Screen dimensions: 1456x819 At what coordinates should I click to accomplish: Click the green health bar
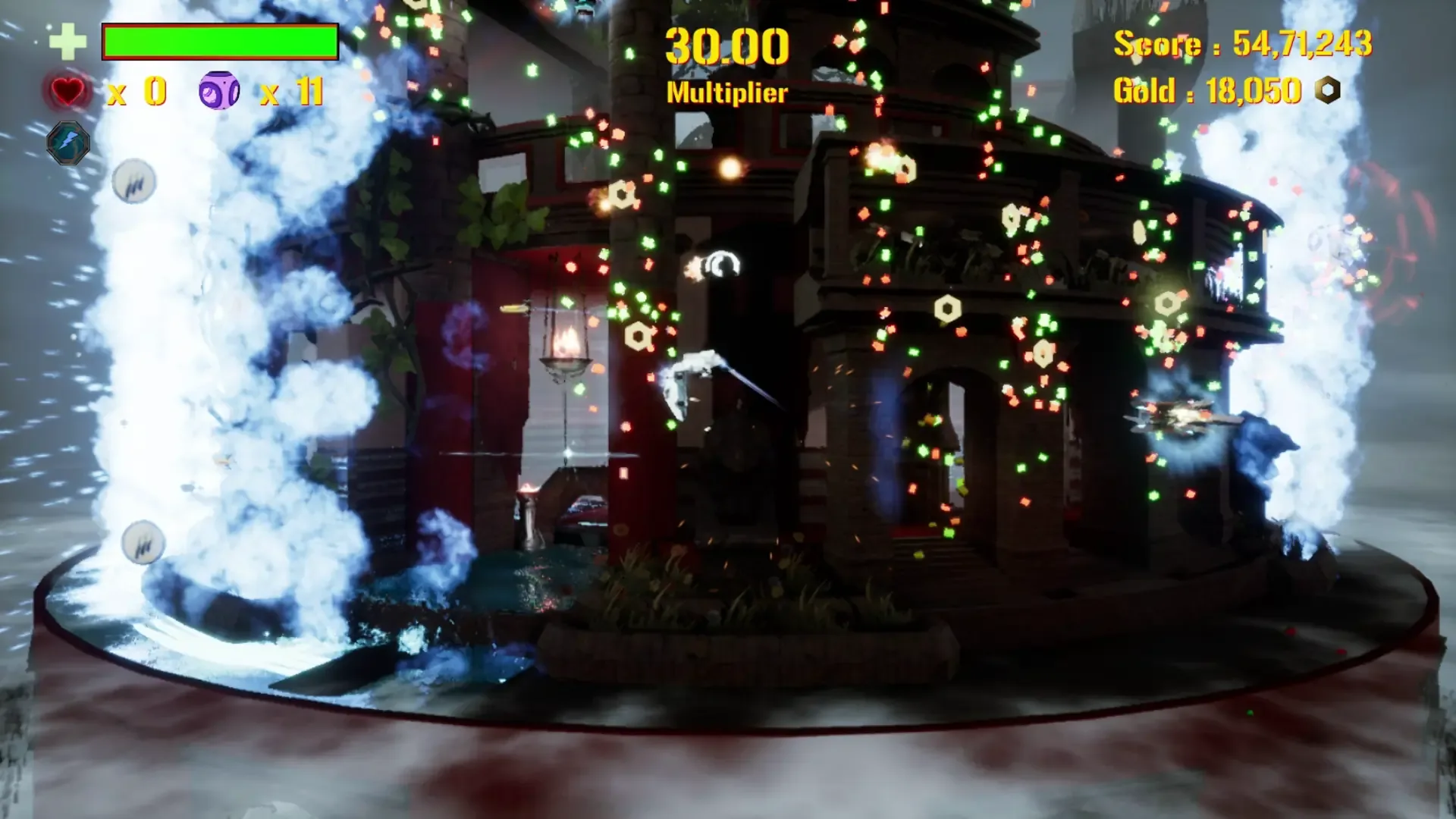tap(220, 42)
